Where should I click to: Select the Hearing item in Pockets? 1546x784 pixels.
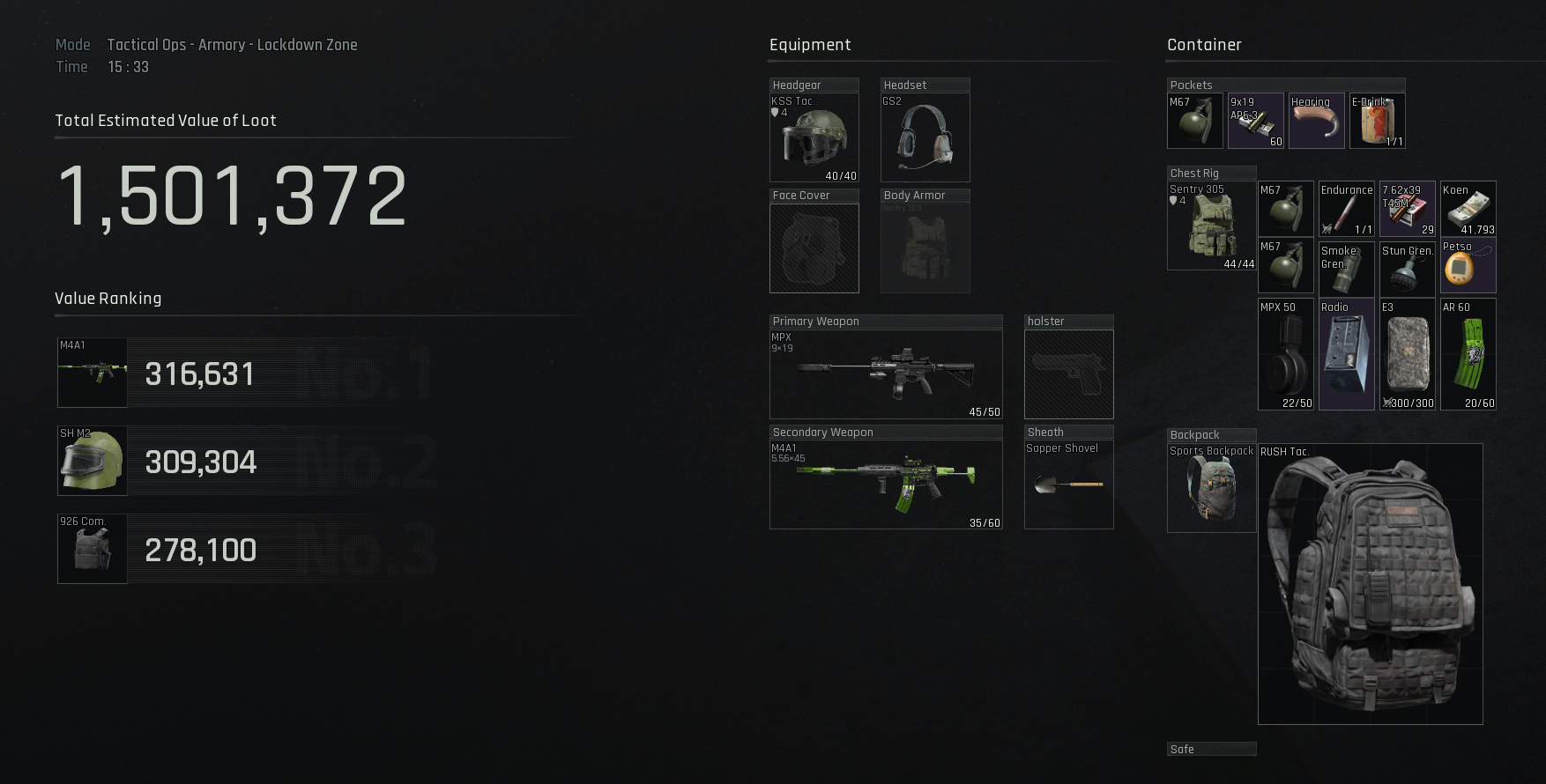click(x=1316, y=121)
